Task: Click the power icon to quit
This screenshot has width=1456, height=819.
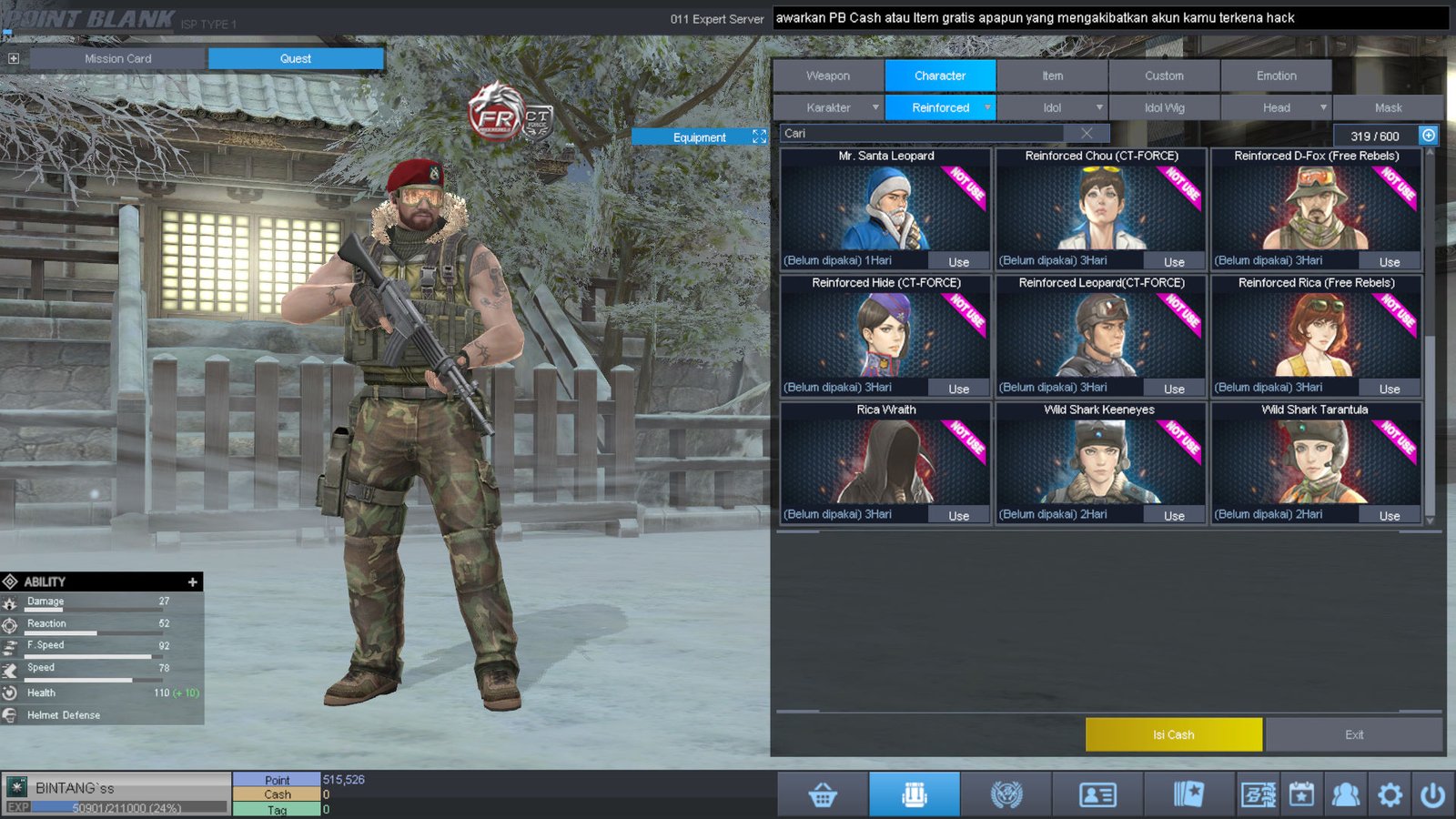Action: (x=1432, y=795)
